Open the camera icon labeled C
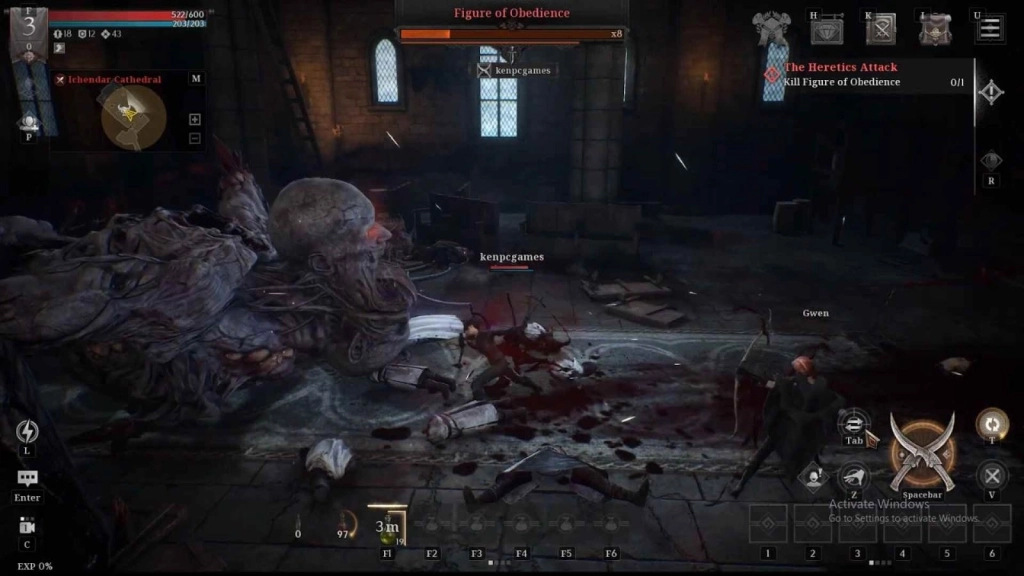Viewport: 1024px width, 576px height. 27,526
